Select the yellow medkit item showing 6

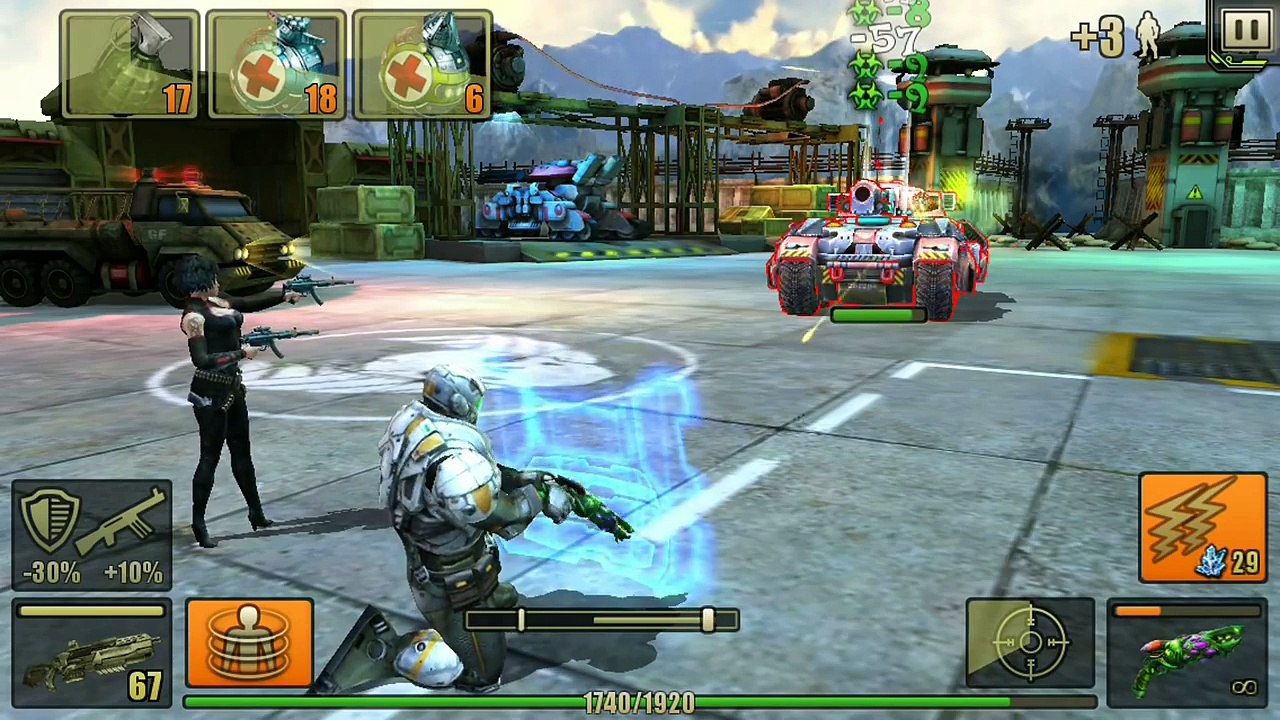click(423, 65)
